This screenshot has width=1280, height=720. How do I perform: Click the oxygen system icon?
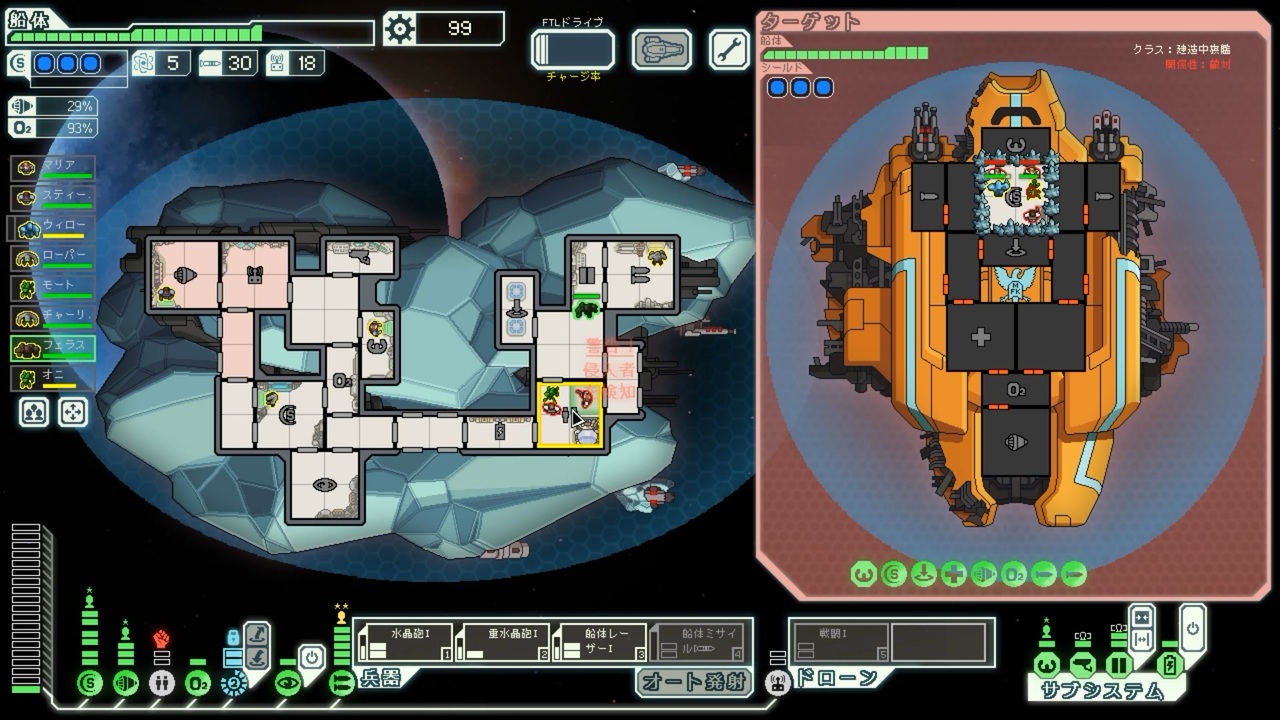click(197, 683)
